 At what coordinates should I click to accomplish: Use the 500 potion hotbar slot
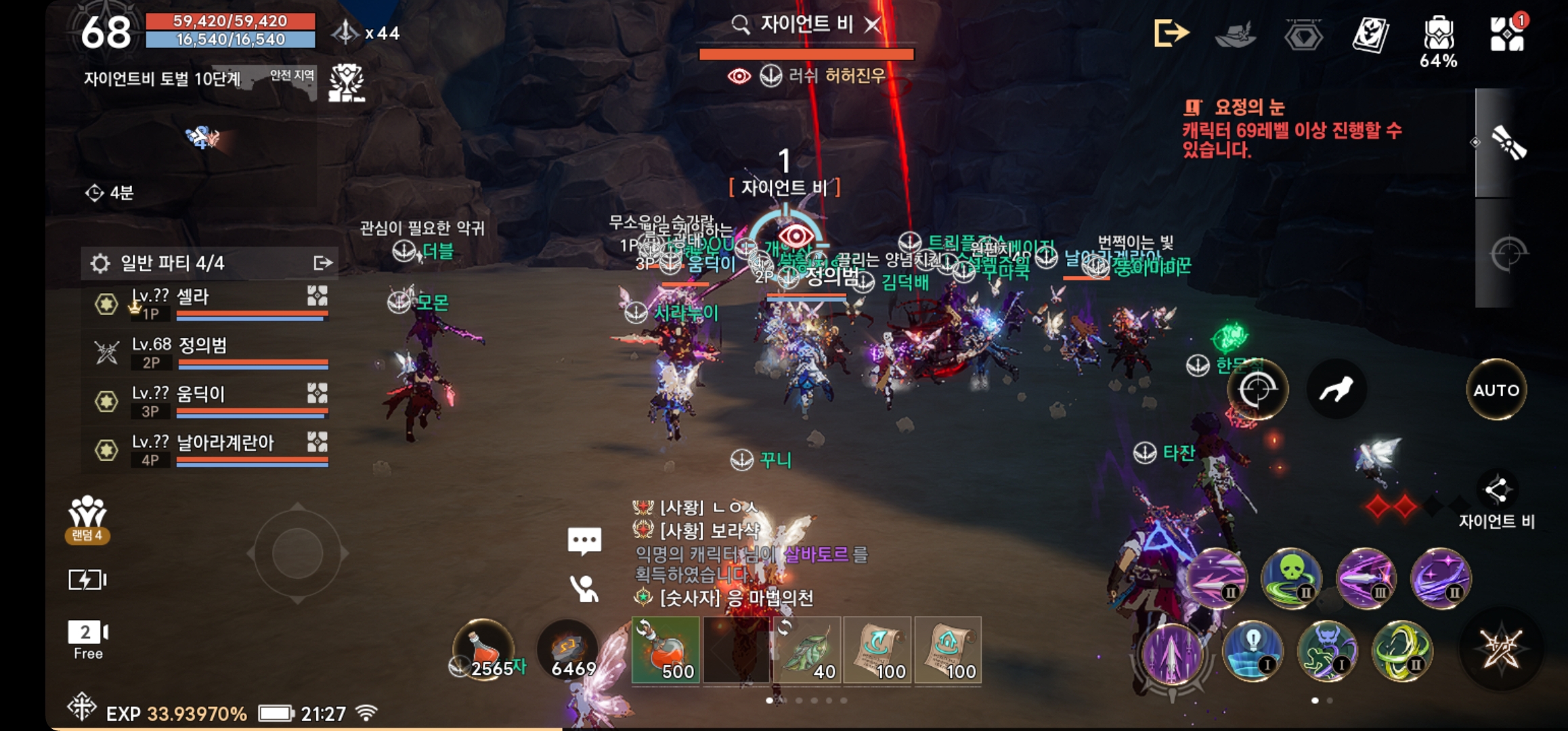click(666, 650)
